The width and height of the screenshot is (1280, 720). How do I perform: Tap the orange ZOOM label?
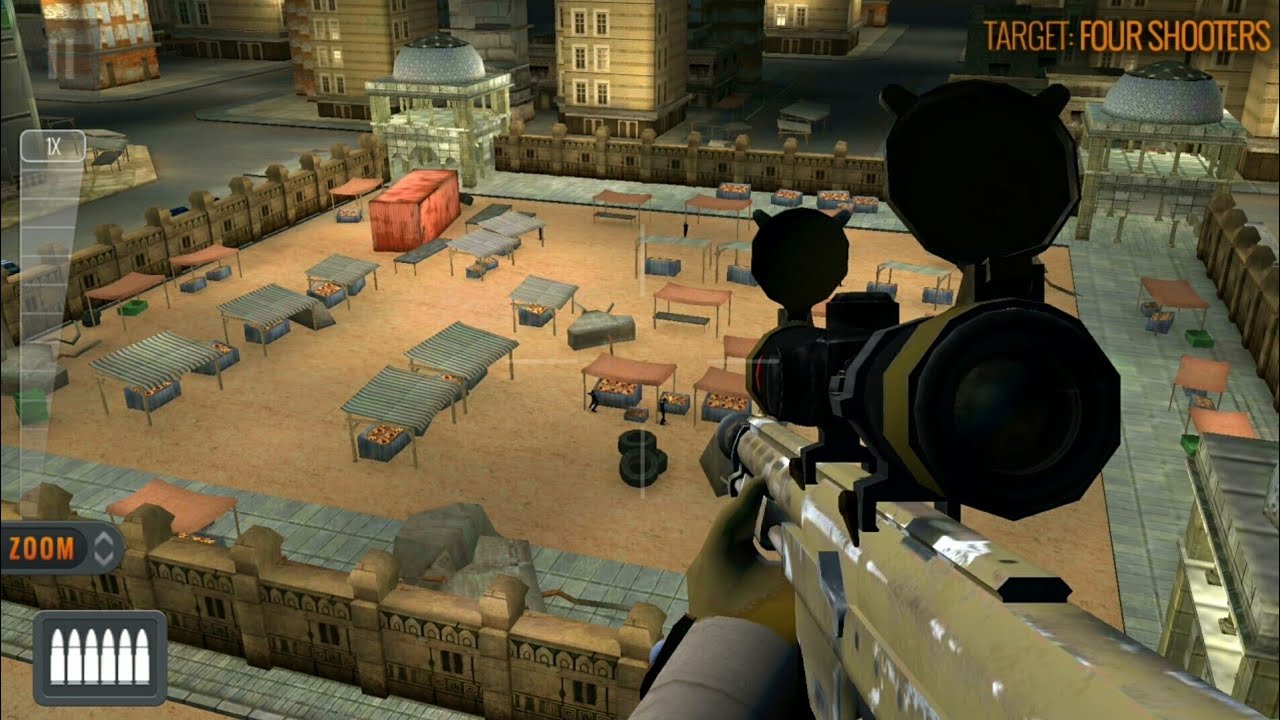point(44,547)
